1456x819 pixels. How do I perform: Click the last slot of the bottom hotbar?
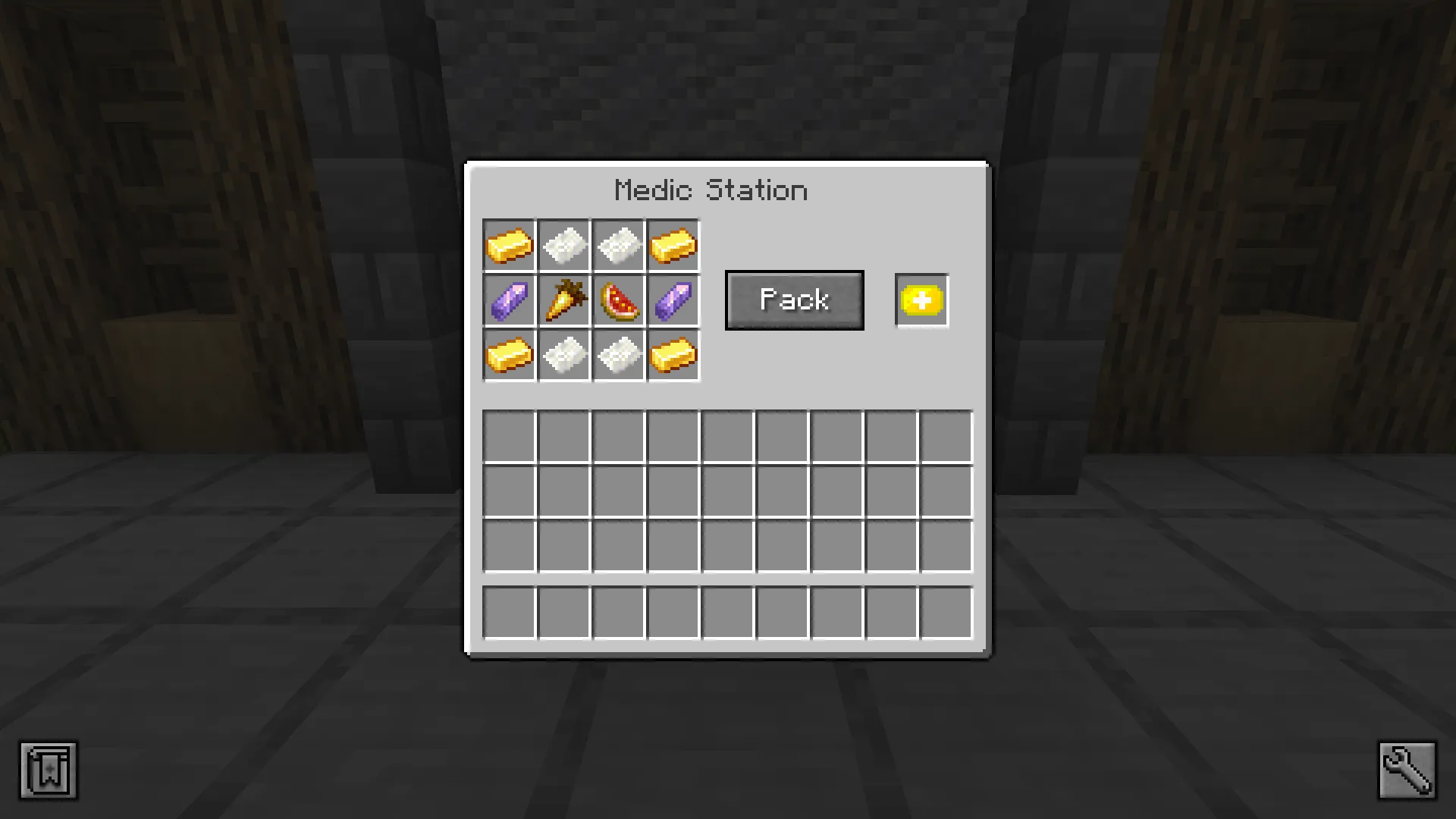click(946, 612)
